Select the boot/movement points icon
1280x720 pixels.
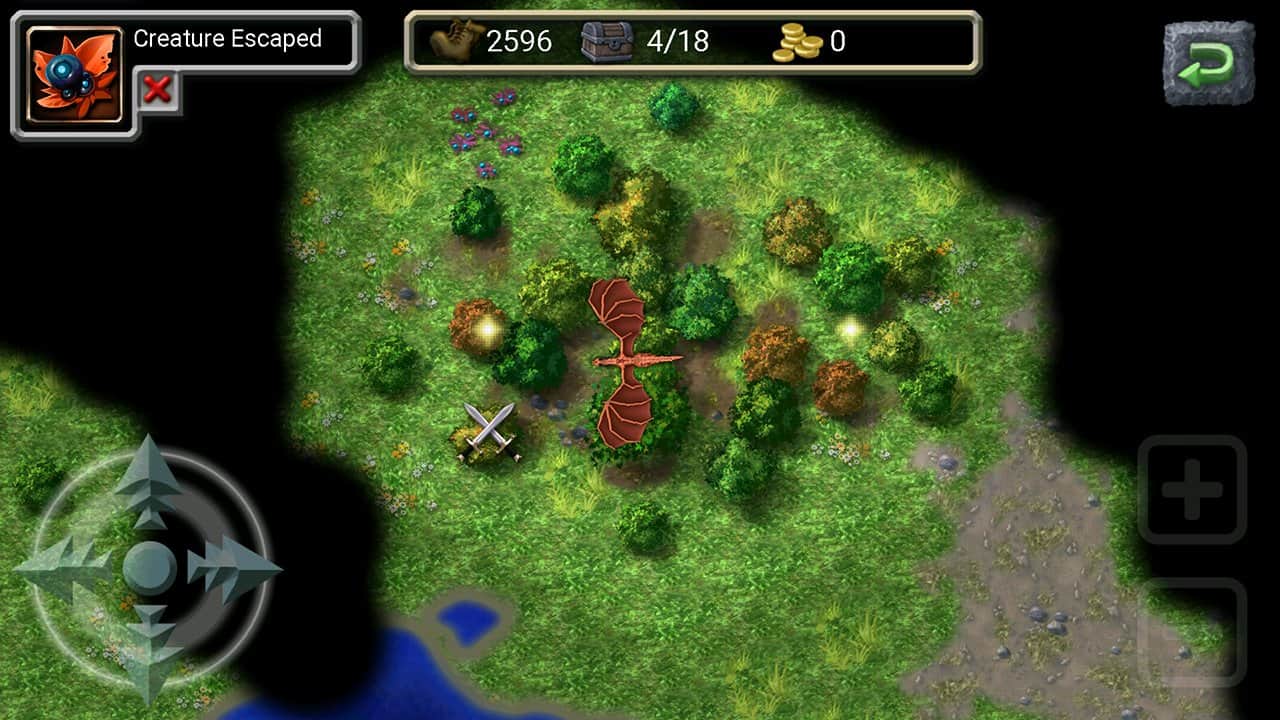(455, 41)
